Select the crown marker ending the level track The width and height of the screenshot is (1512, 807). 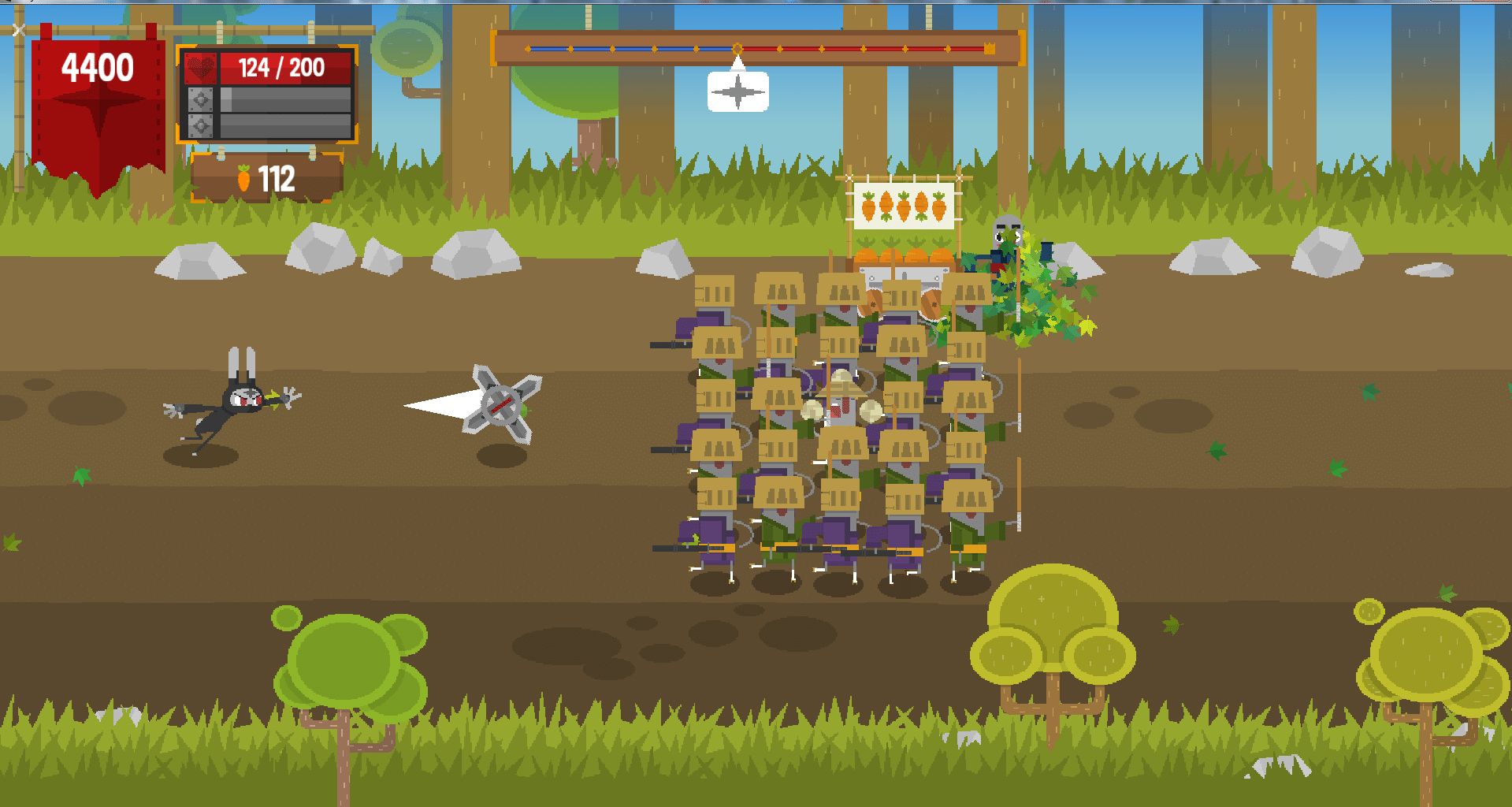coord(990,49)
